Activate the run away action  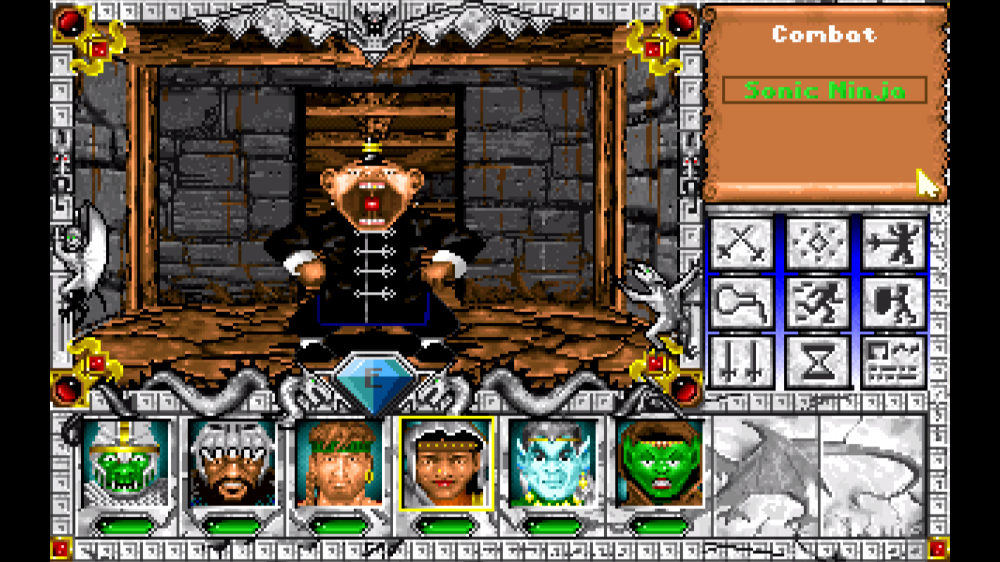(817, 303)
